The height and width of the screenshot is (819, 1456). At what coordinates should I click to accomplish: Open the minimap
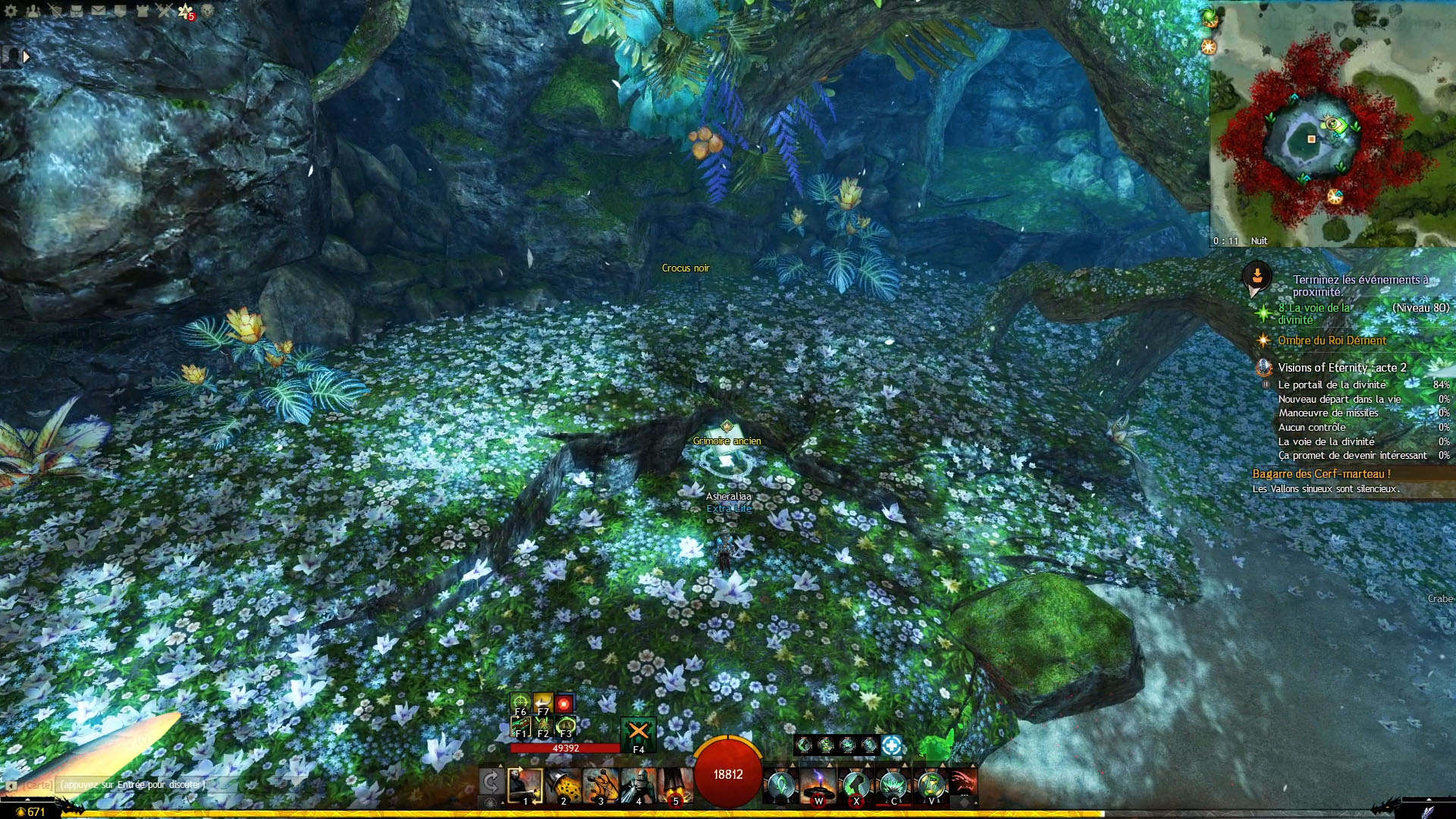point(1332,125)
